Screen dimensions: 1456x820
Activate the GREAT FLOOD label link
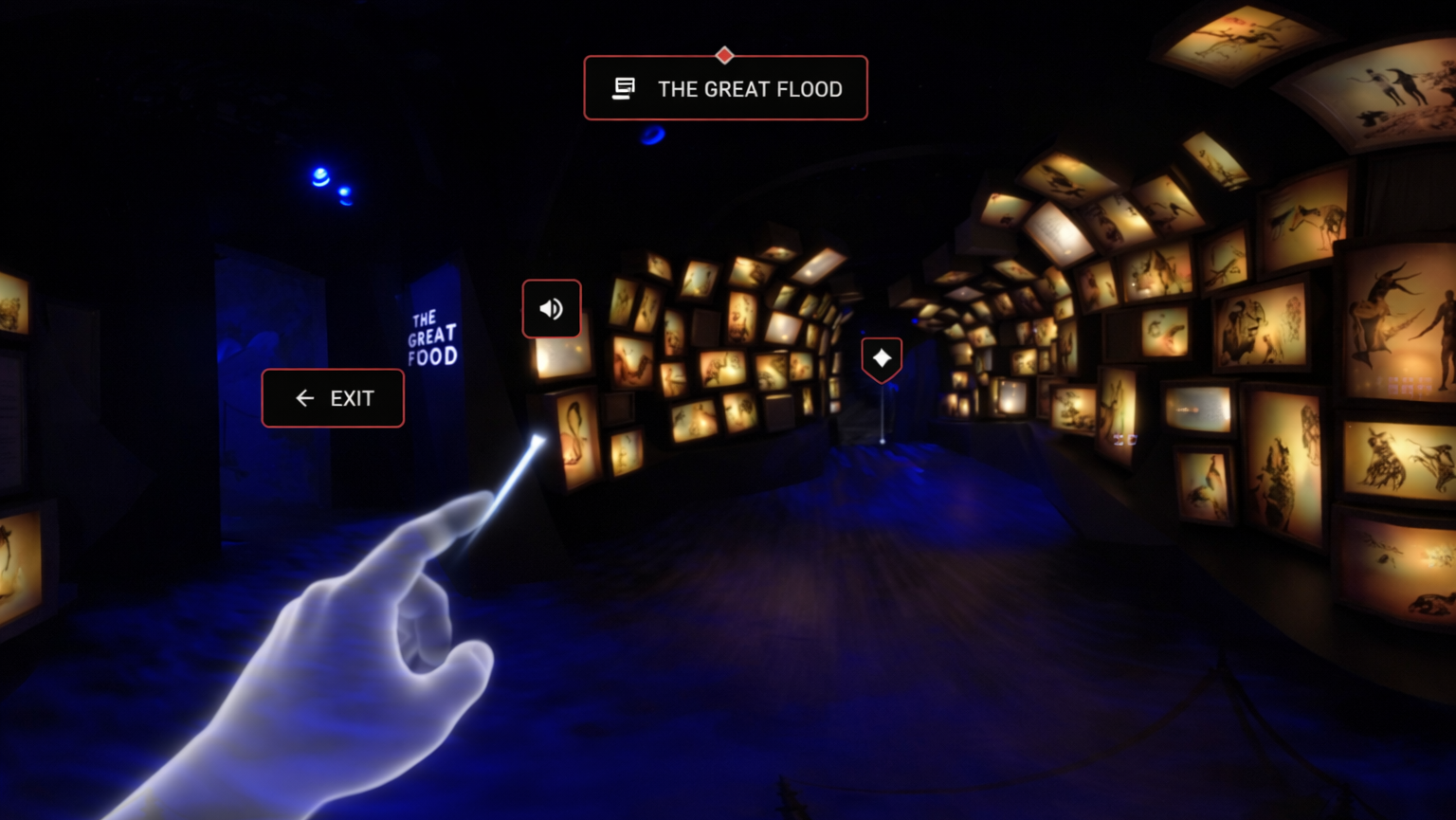pos(749,88)
